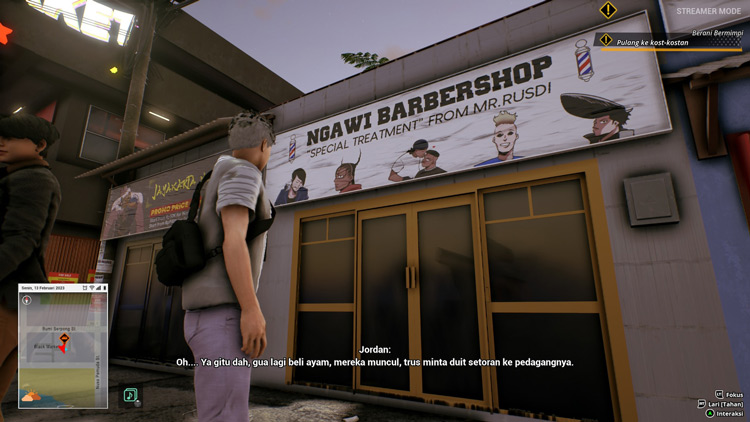
Task: Click the music note icon
Action: 130,396
